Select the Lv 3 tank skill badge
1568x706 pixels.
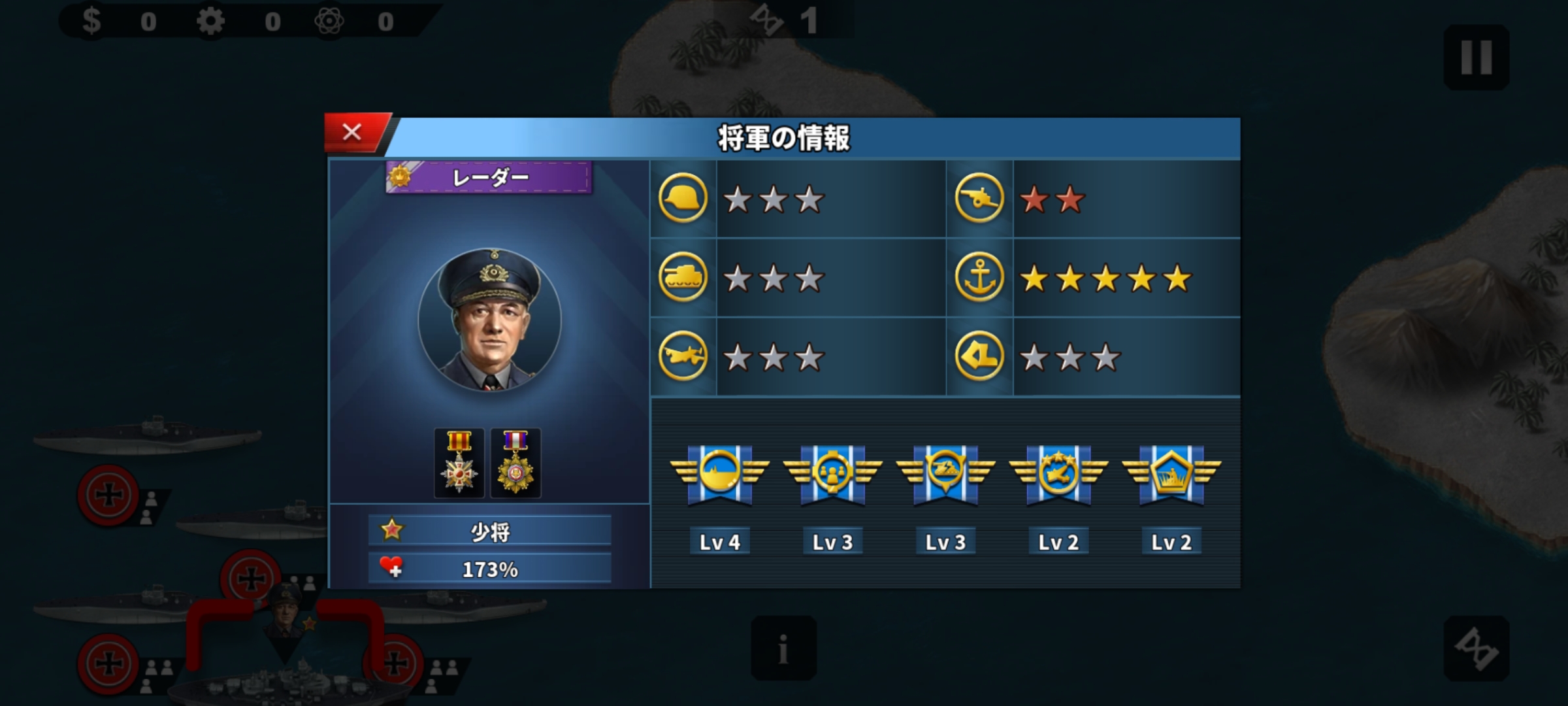click(x=945, y=475)
